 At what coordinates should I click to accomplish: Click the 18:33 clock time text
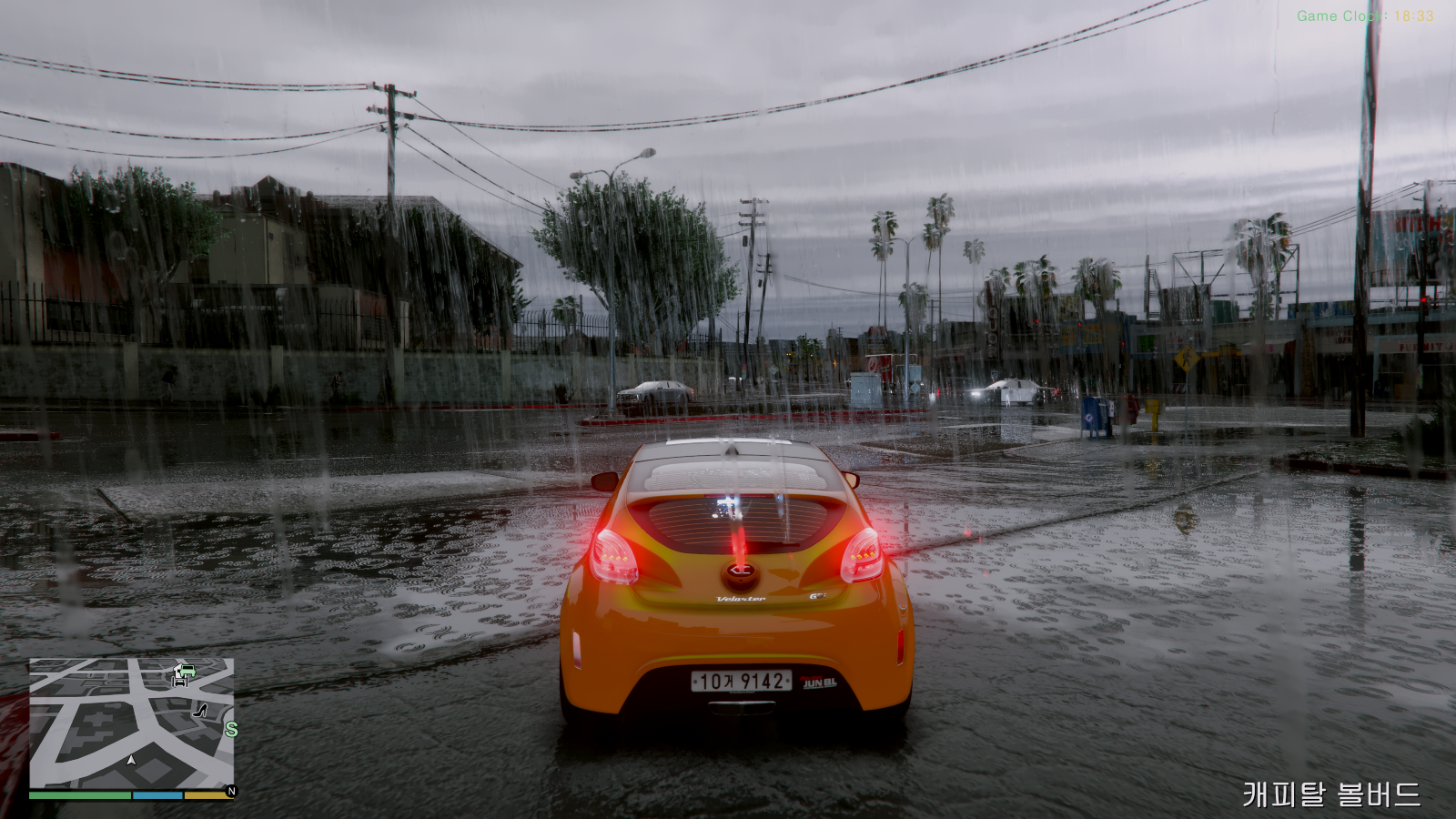point(1413,14)
